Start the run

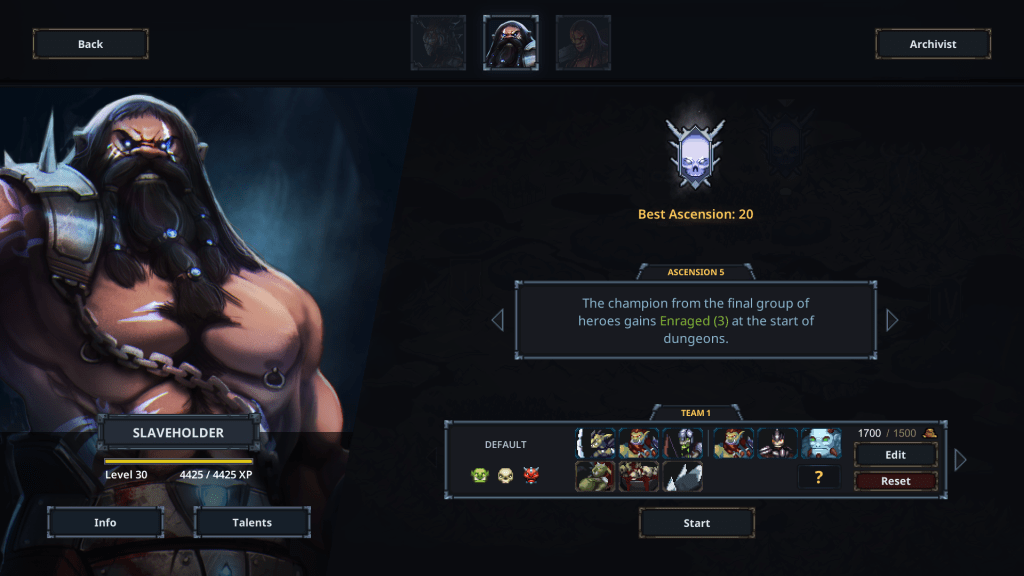696,523
